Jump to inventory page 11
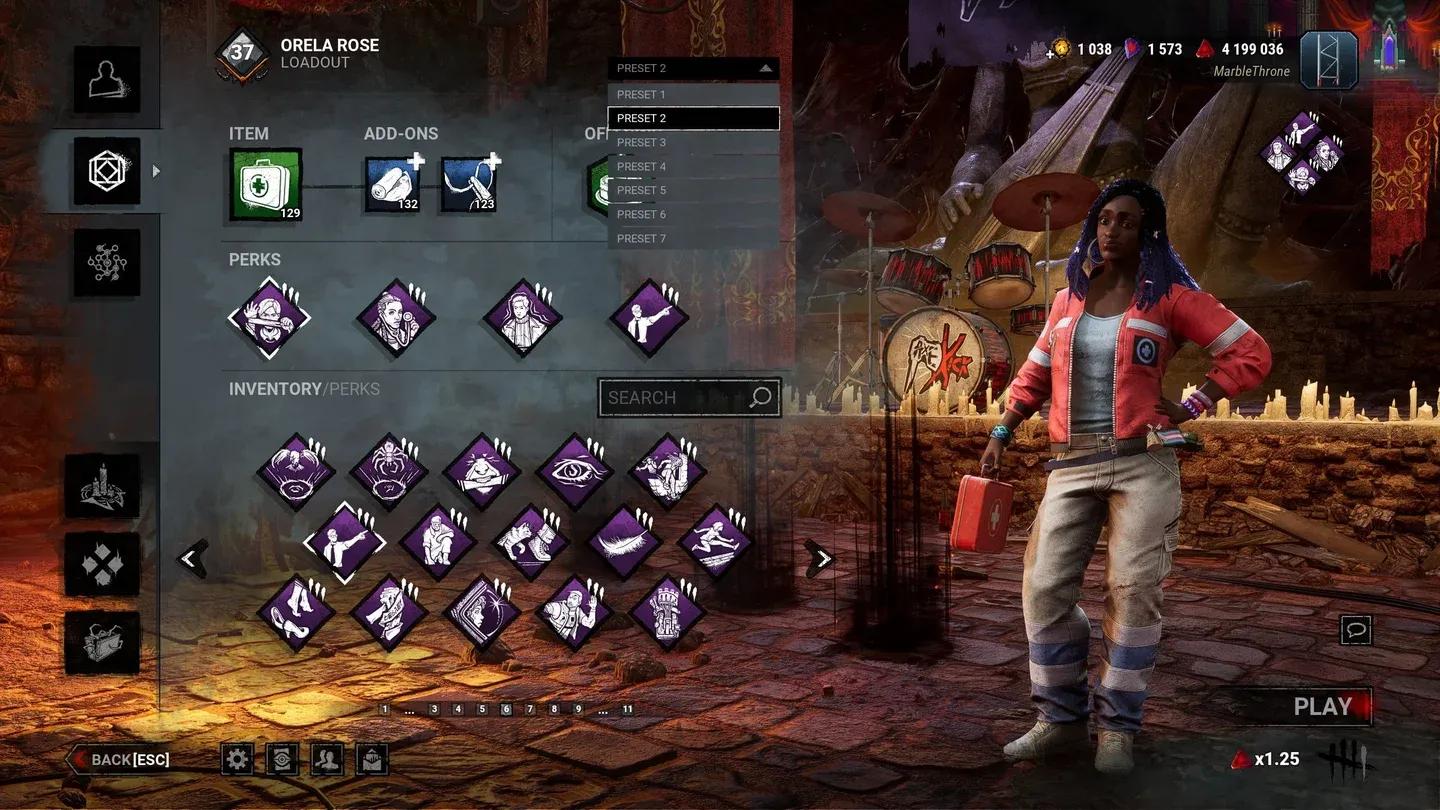This screenshot has width=1440, height=810. [x=626, y=708]
